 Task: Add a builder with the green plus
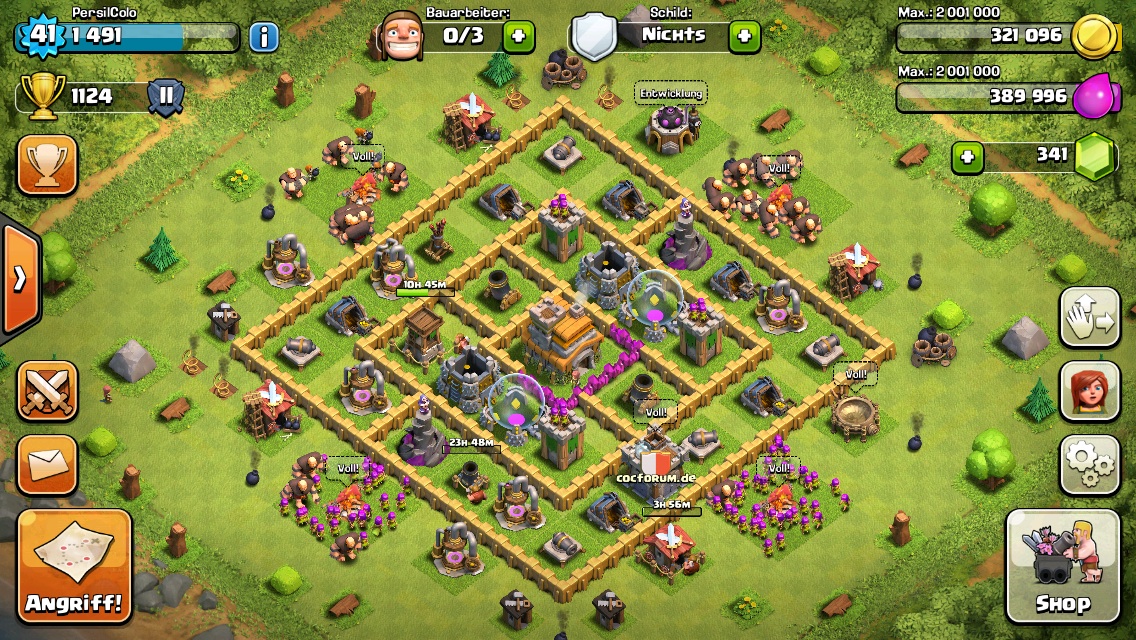pos(518,37)
